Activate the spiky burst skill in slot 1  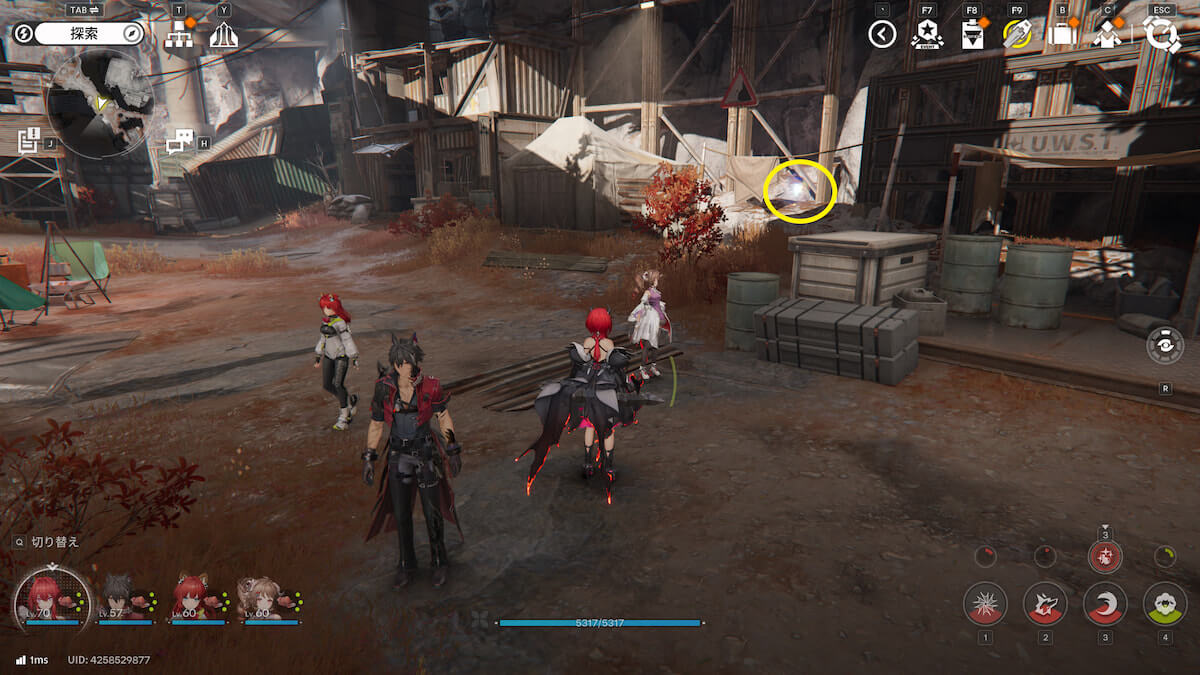click(985, 603)
